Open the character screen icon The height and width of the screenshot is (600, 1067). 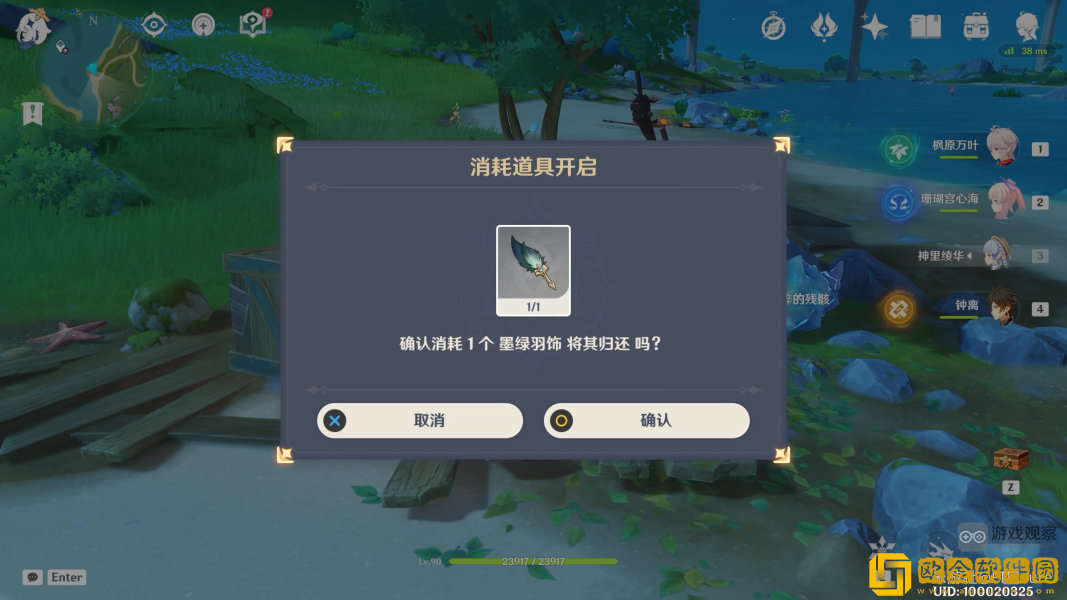point(1027,27)
